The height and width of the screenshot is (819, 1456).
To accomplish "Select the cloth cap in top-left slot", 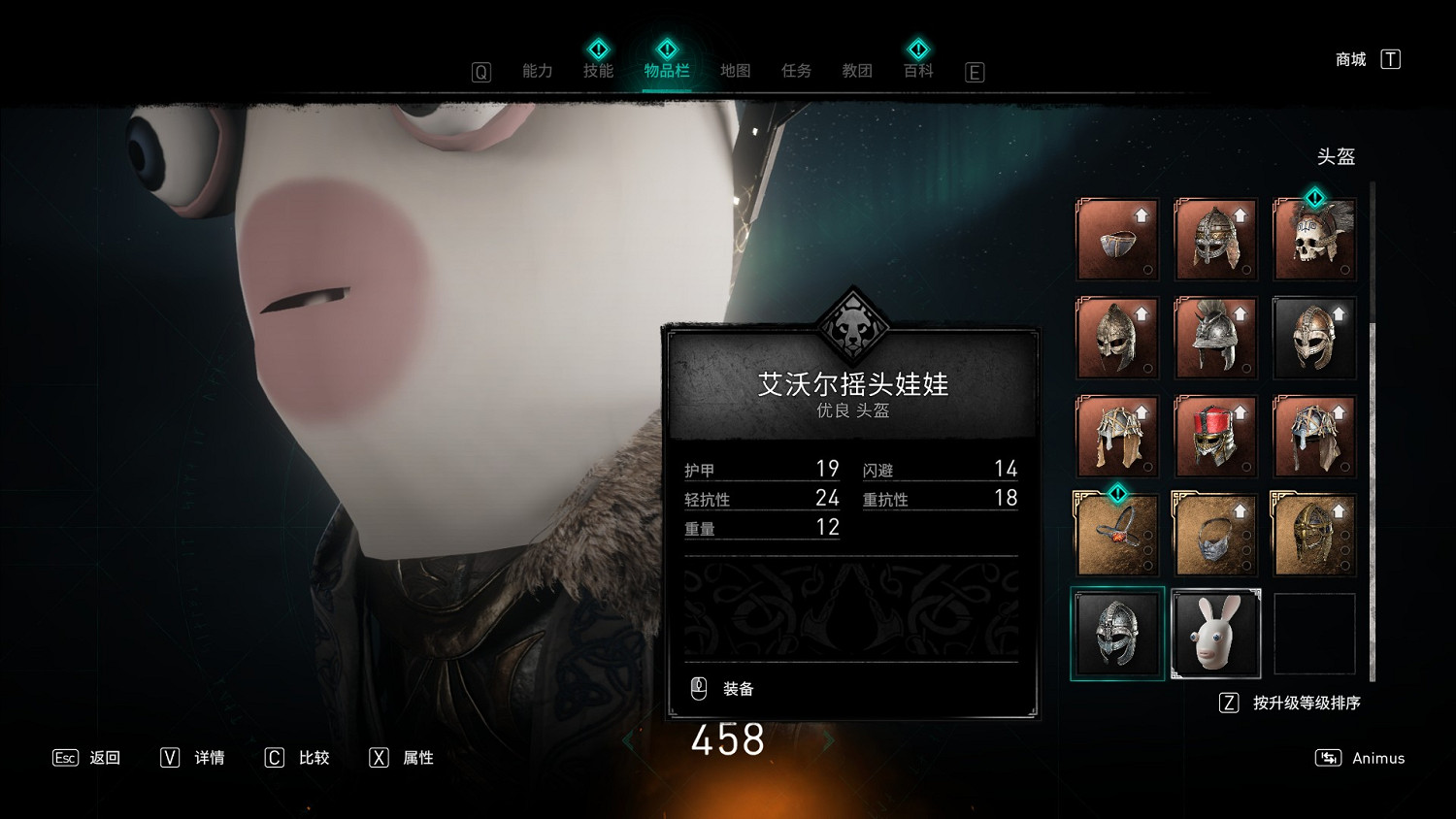I will (1117, 240).
